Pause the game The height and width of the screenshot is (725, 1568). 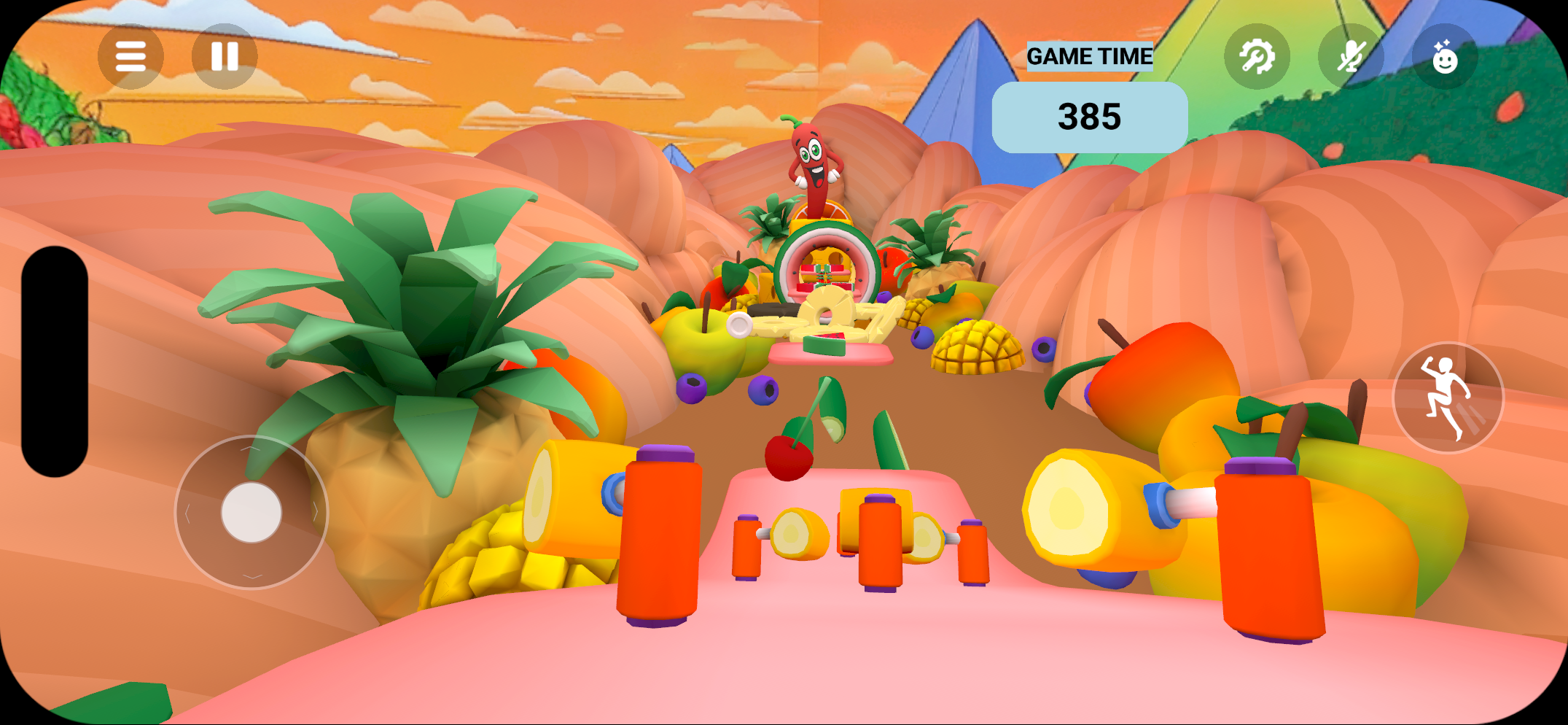pyautogui.click(x=225, y=56)
